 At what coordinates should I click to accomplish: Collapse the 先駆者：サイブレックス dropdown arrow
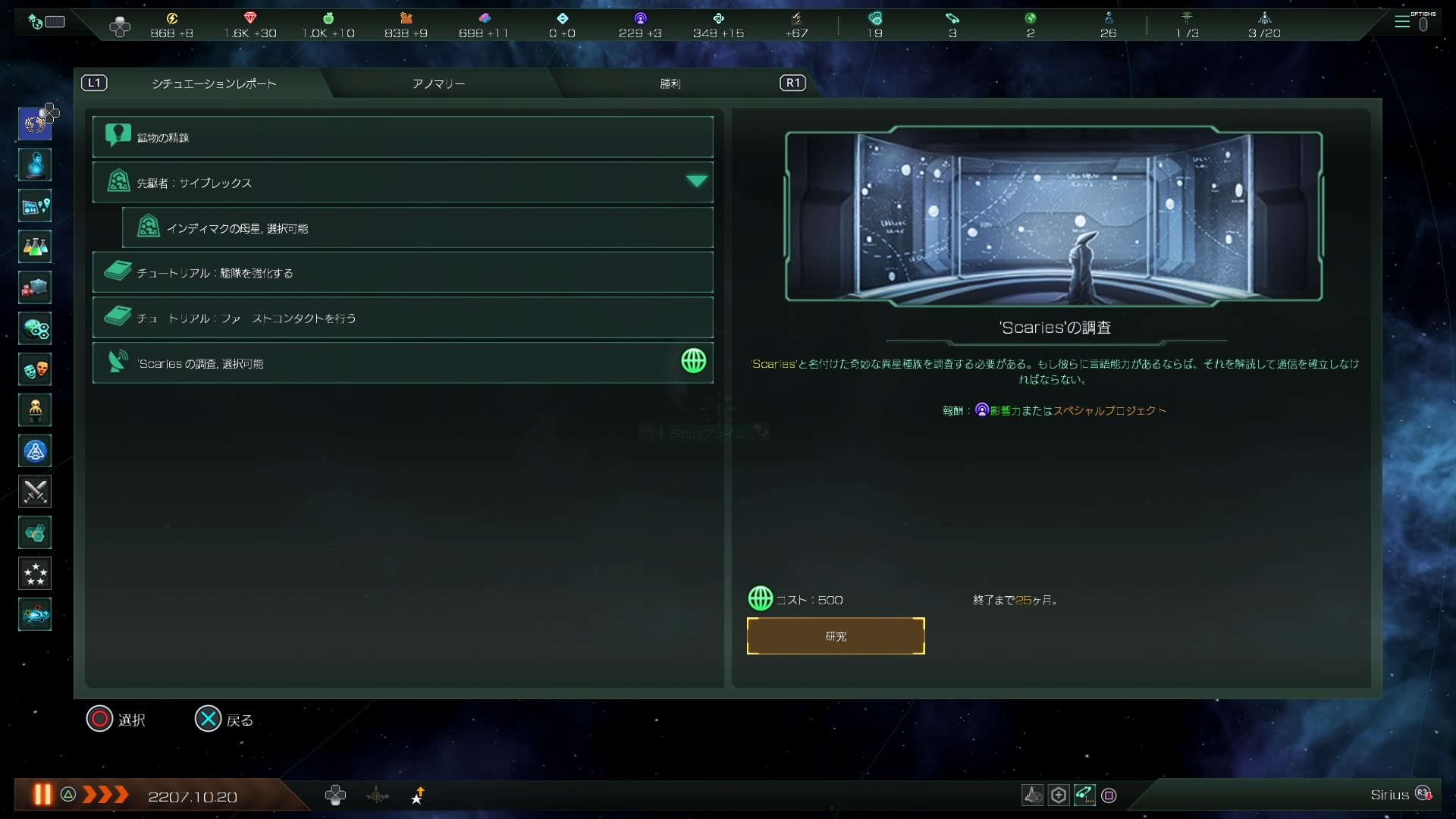696,181
